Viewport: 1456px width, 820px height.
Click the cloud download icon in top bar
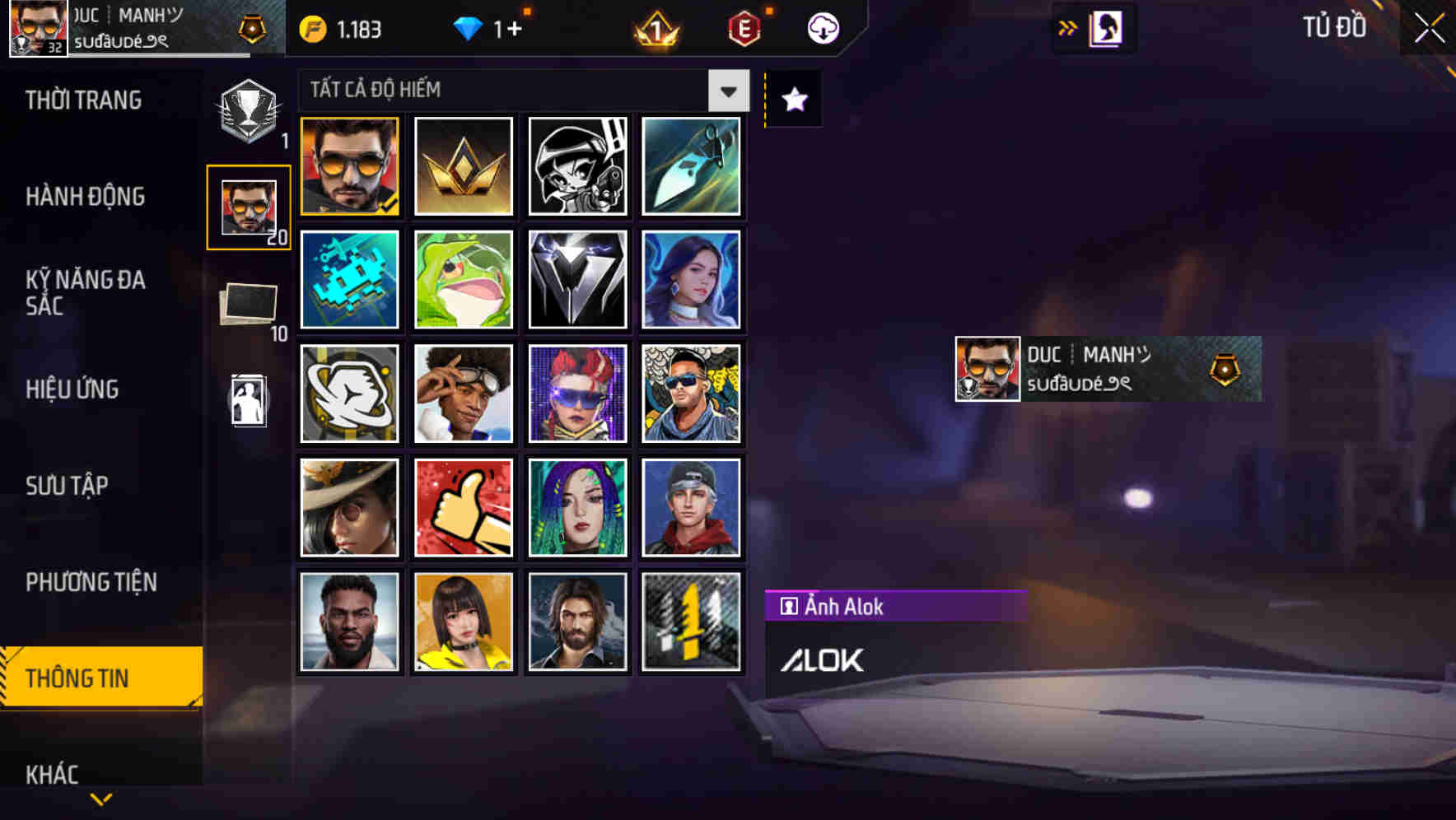pyautogui.click(x=823, y=27)
